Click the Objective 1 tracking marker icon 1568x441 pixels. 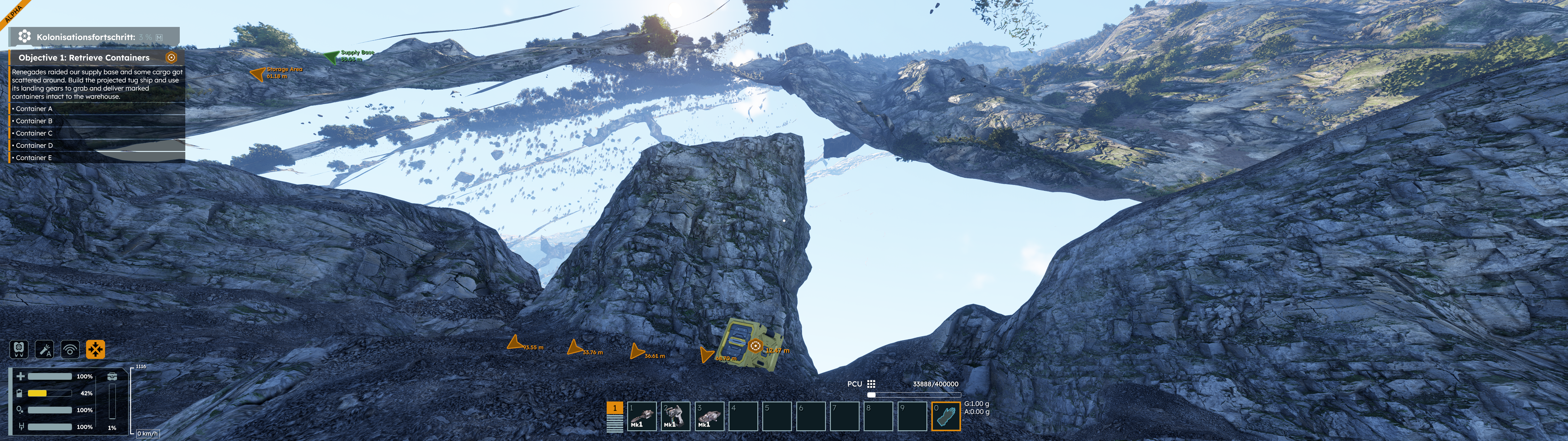point(171,57)
